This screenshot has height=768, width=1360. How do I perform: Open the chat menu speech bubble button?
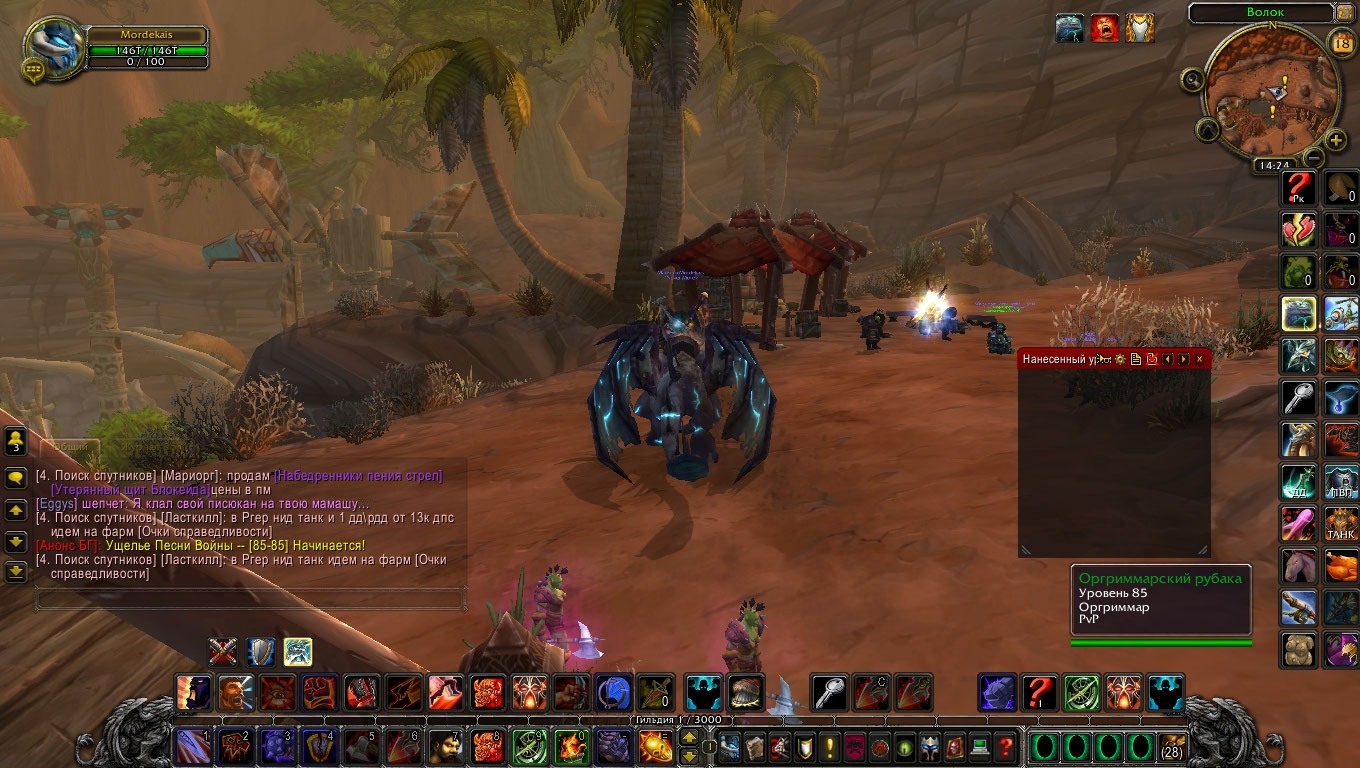tap(16, 478)
